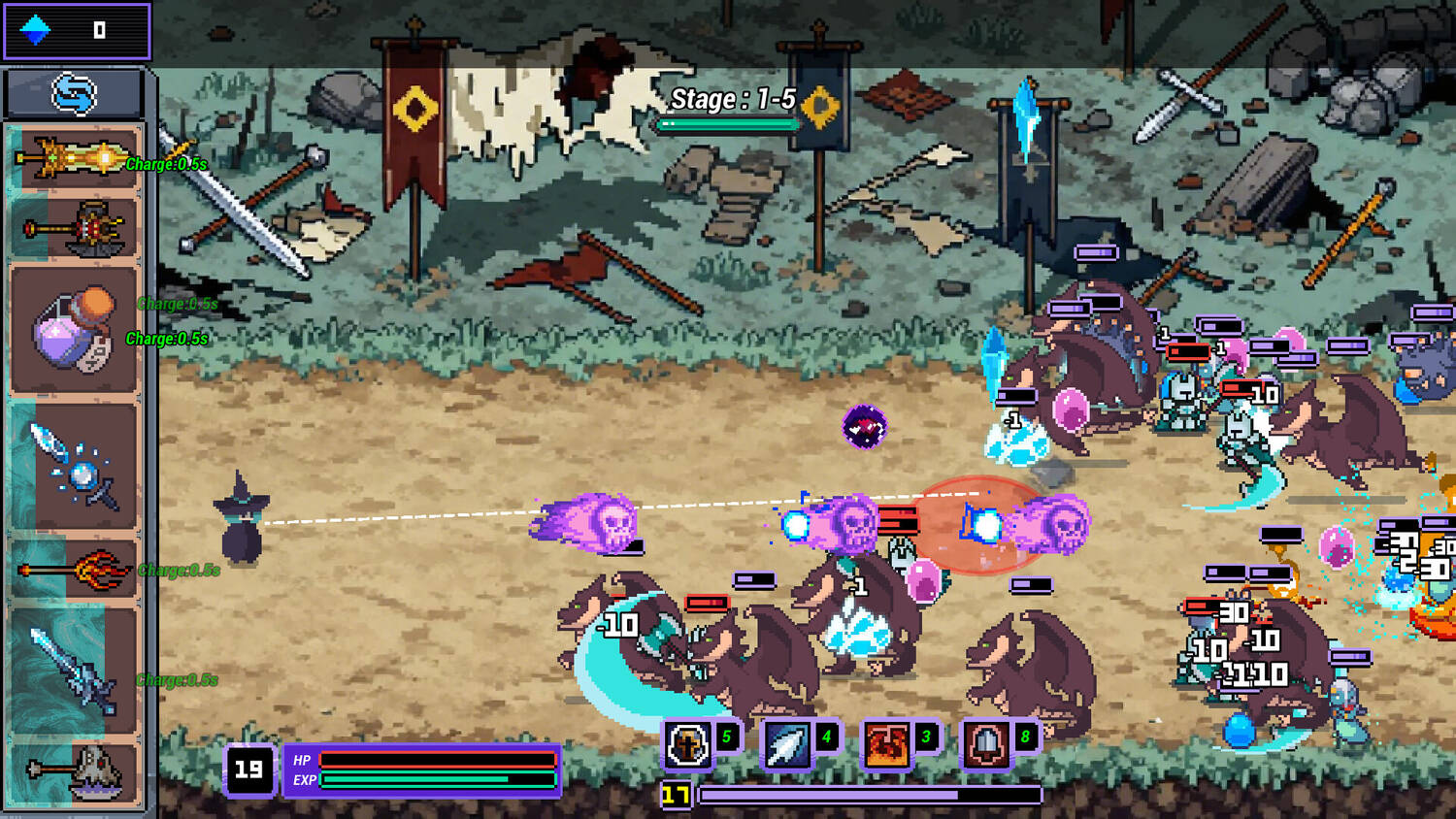1456x819 pixels.
Task: Activate the white feather blade skill
Action: click(x=787, y=745)
